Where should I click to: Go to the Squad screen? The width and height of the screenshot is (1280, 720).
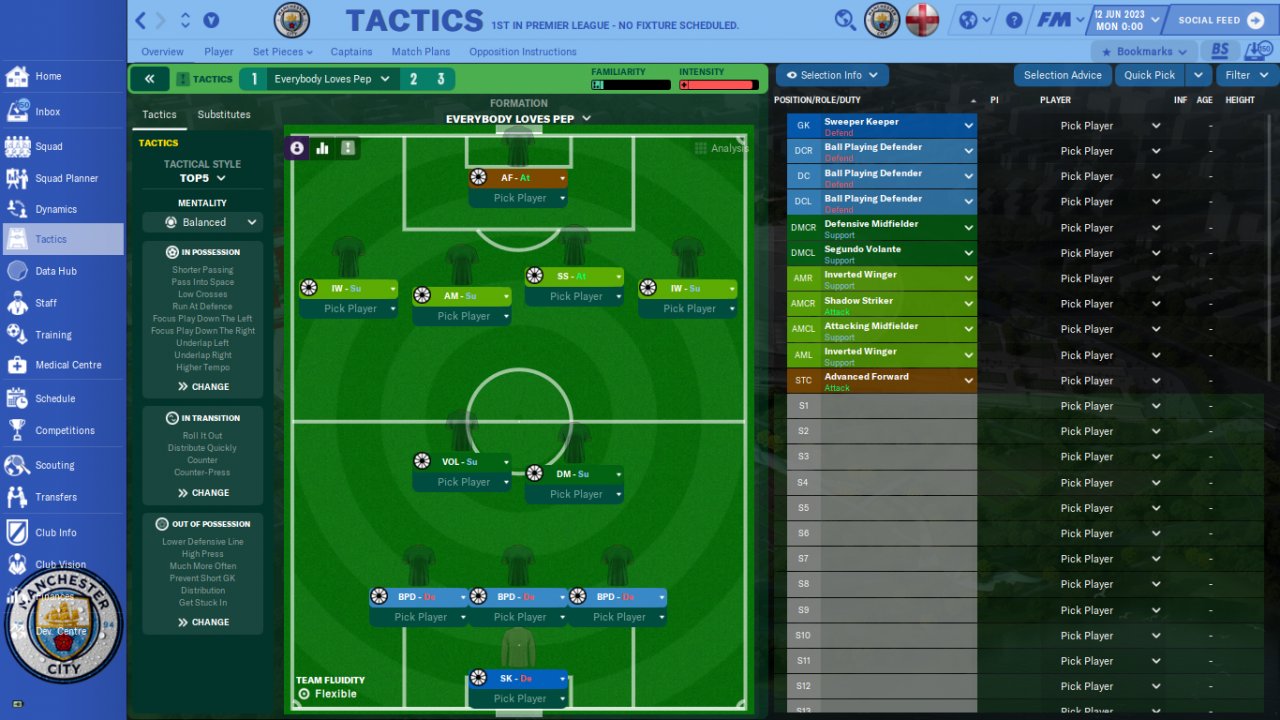click(x=48, y=146)
